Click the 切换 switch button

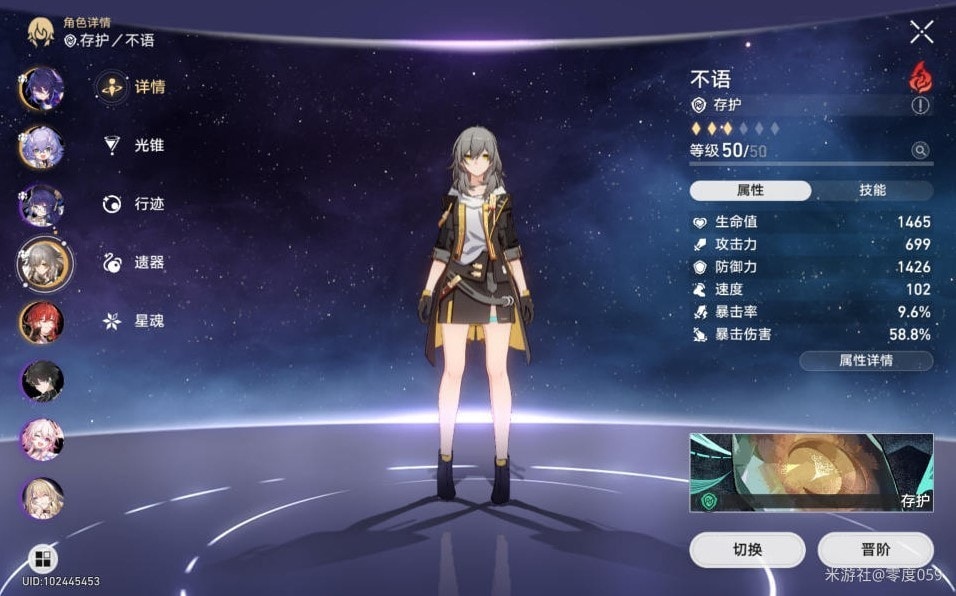tap(747, 550)
